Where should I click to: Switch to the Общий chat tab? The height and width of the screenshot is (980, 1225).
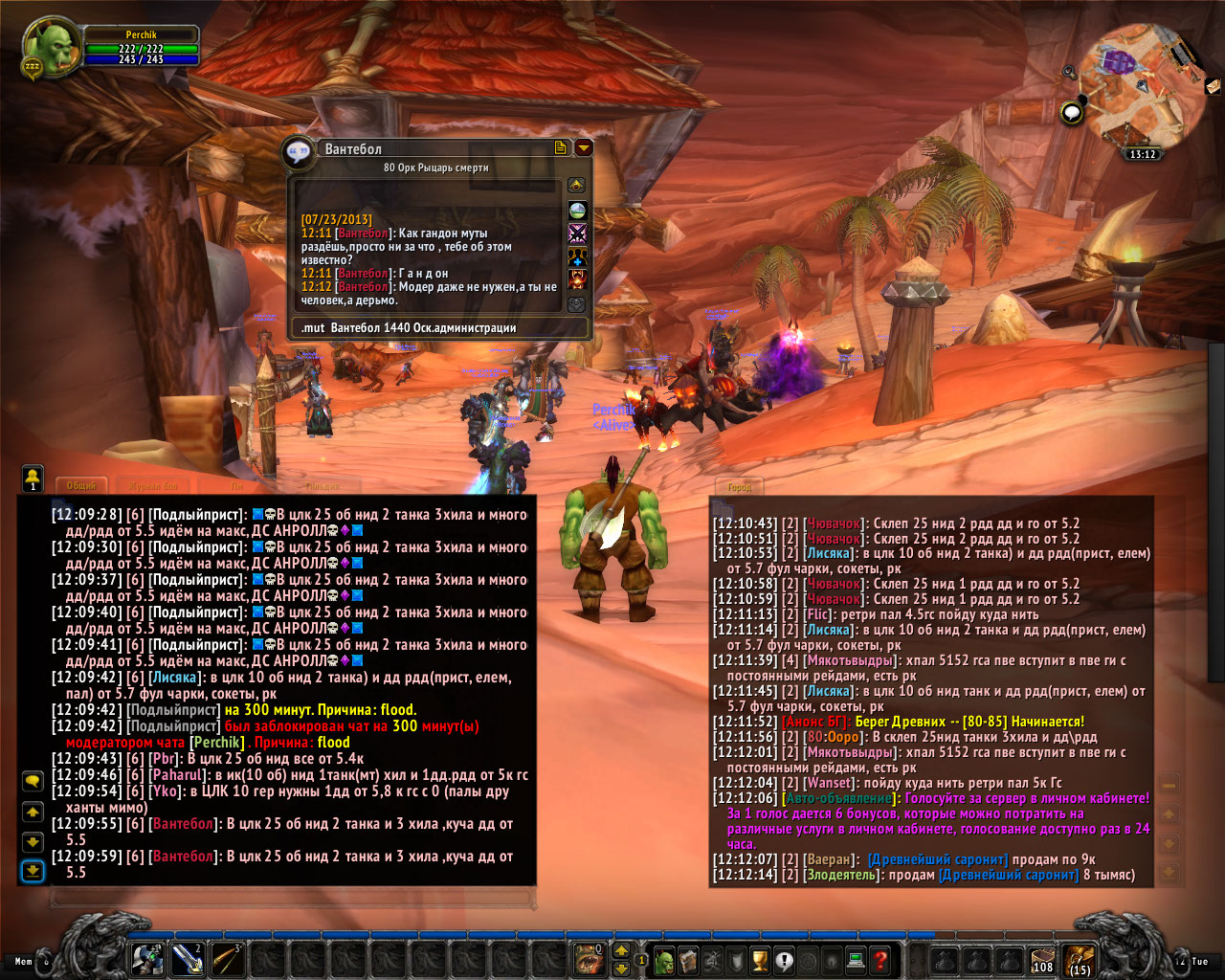82,486
